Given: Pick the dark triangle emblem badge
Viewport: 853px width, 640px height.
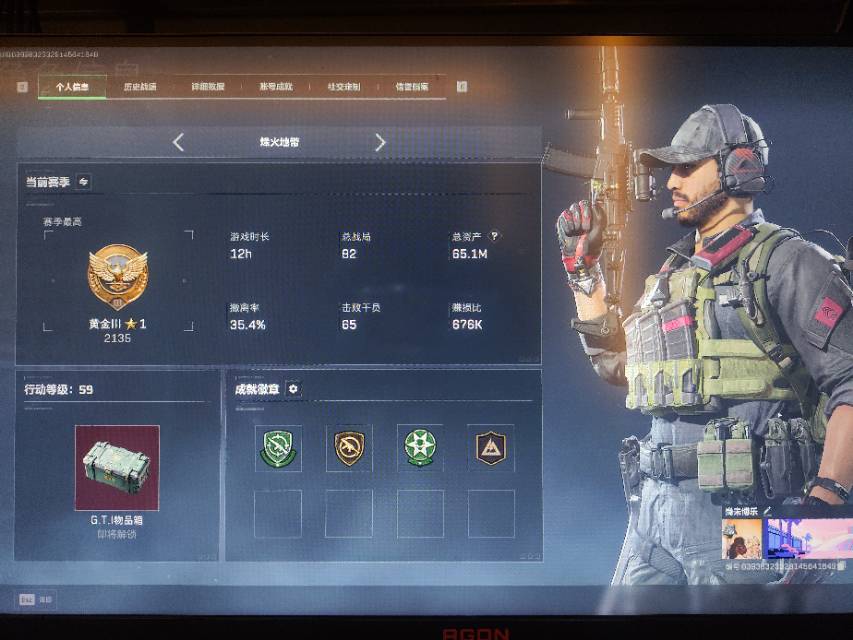Looking at the screenshot, I should point(491,447).
